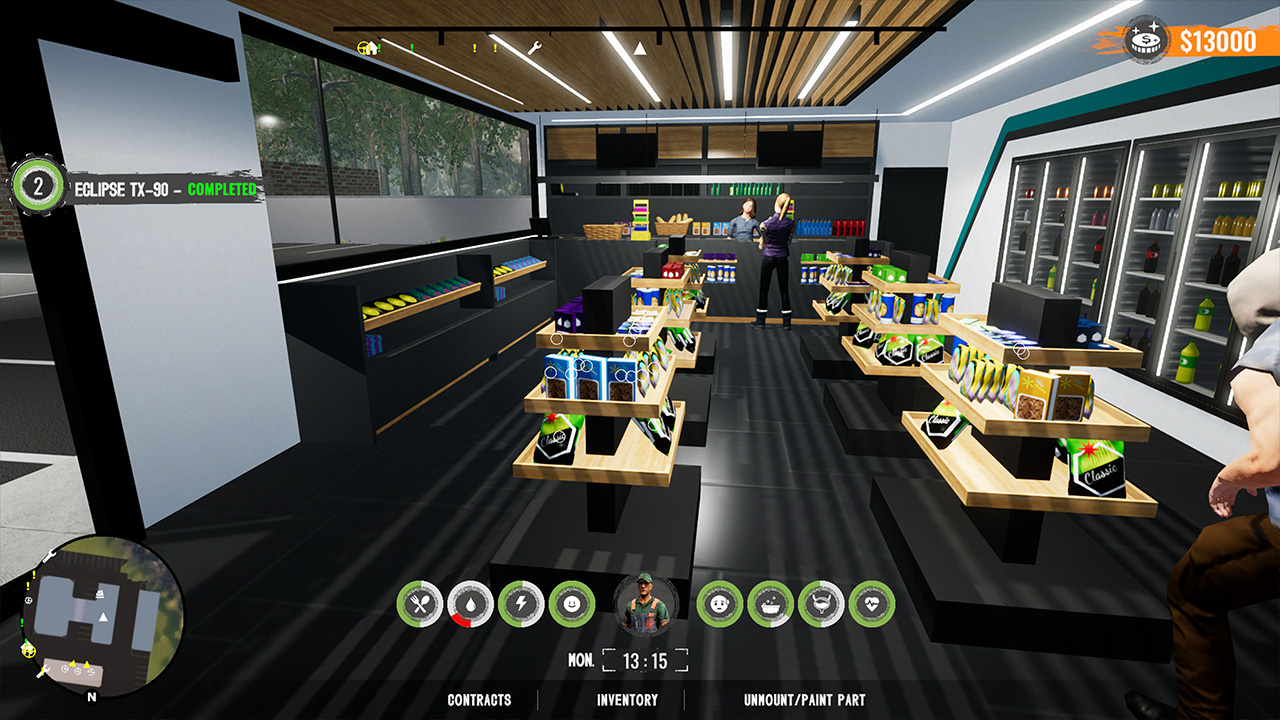Click the steering wheel marker on the compass

362,48
